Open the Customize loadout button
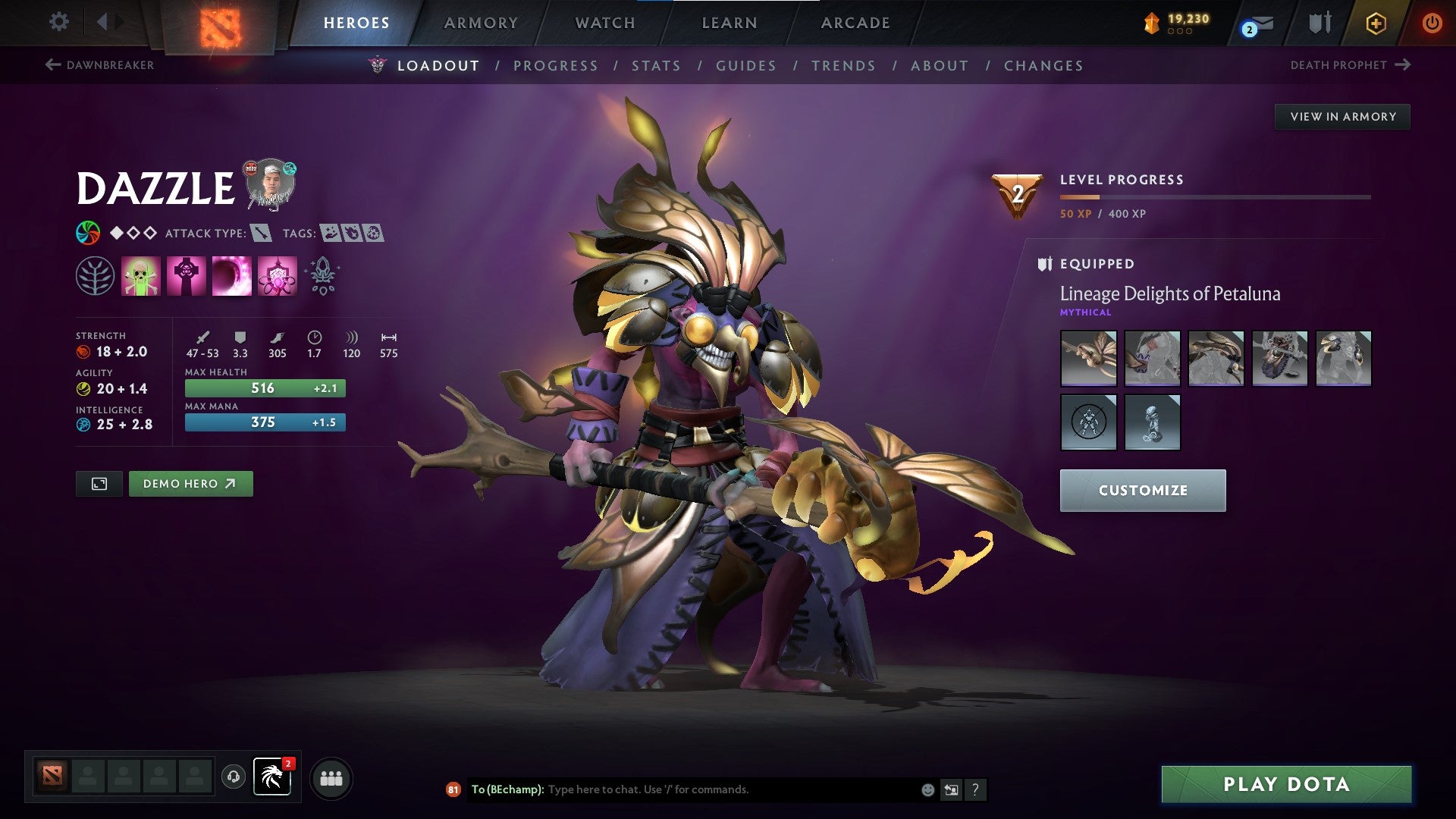This screenshot has width=1456, height=819. point(1142,491)
